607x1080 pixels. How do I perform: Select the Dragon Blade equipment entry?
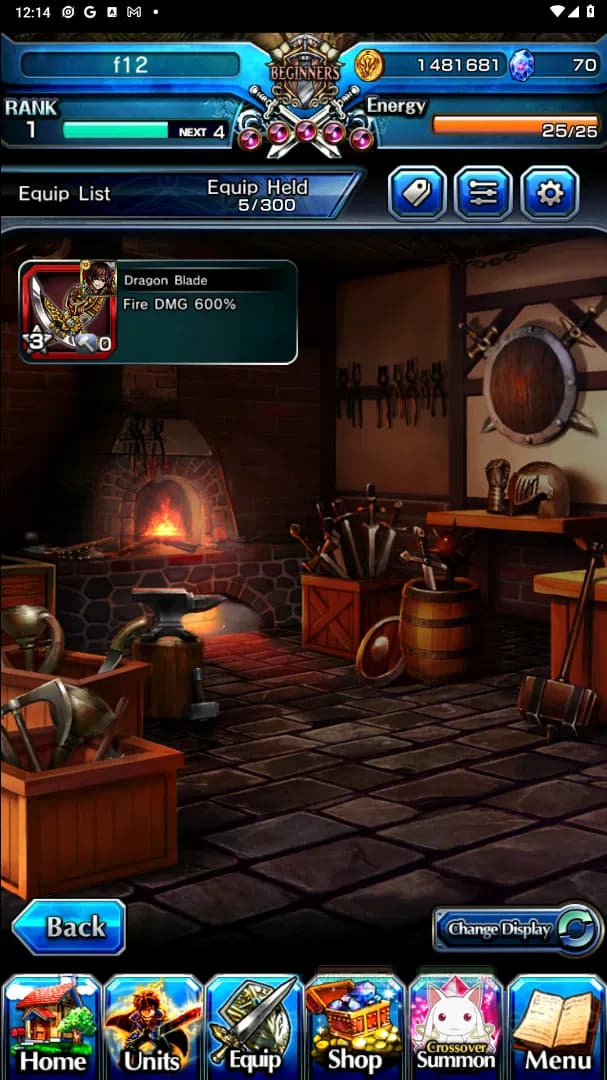pyautogui.click(x=158, y=312)
